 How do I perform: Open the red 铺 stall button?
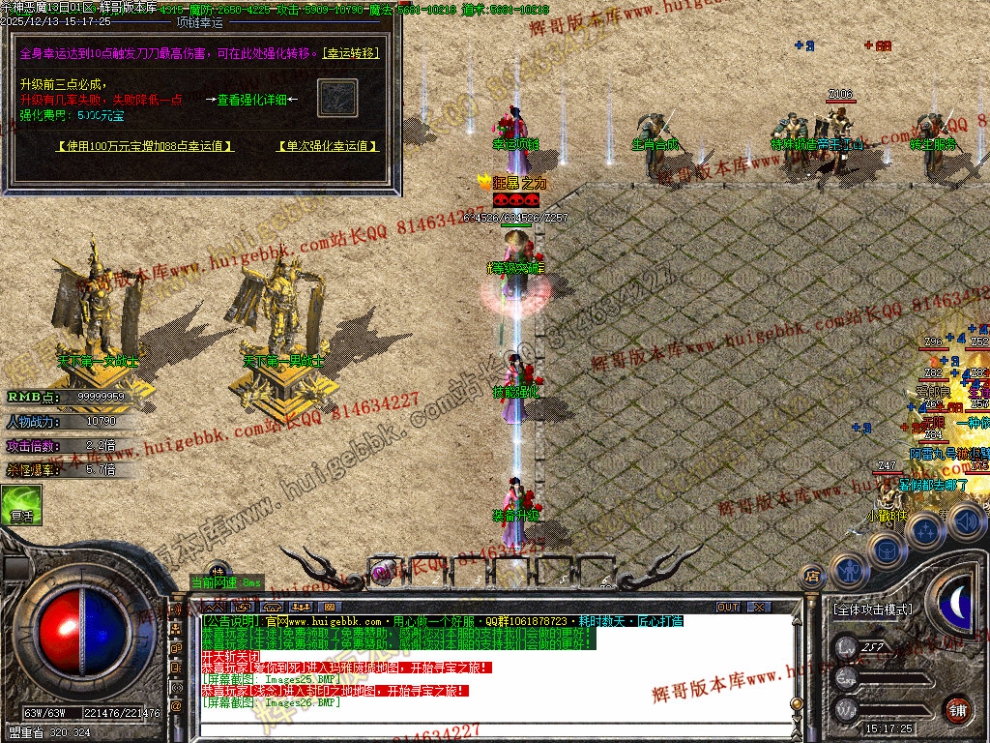point(958,709)
